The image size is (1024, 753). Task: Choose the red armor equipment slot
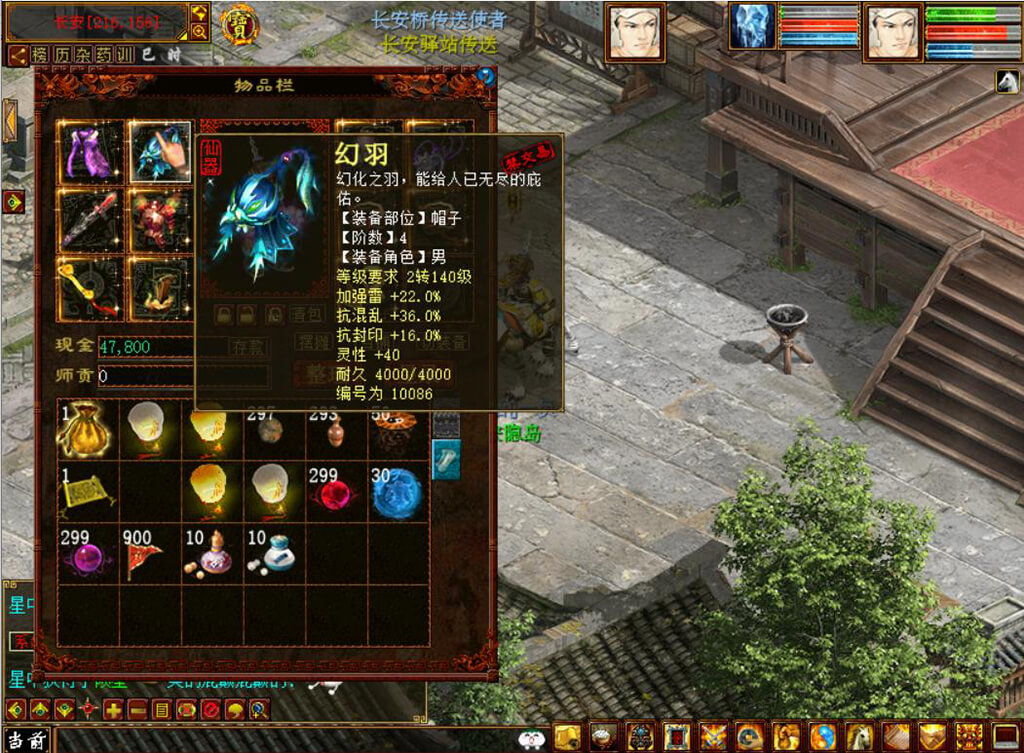click(x=160, y=219)
